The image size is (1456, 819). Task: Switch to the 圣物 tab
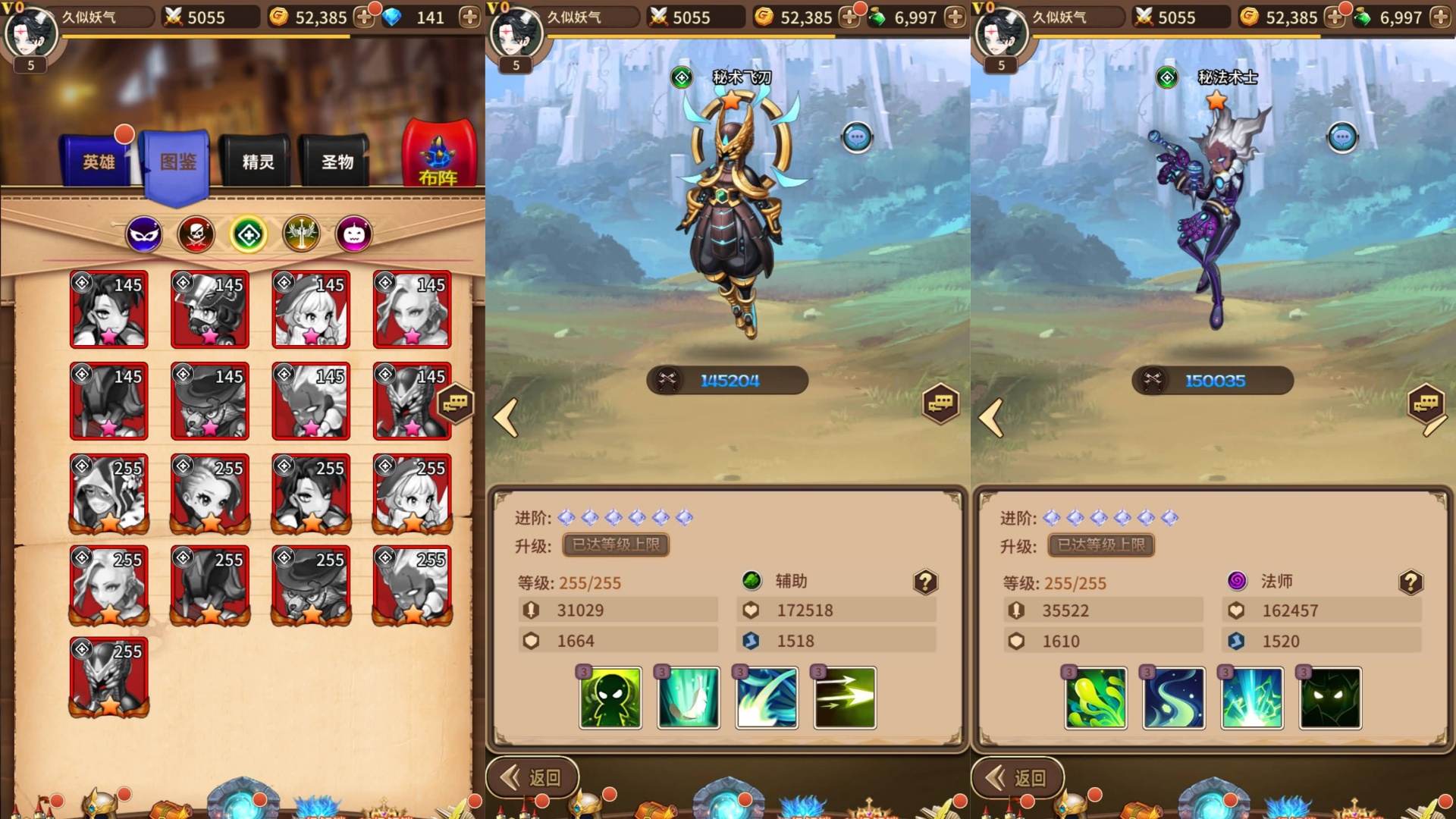click(x=337, y=162)
